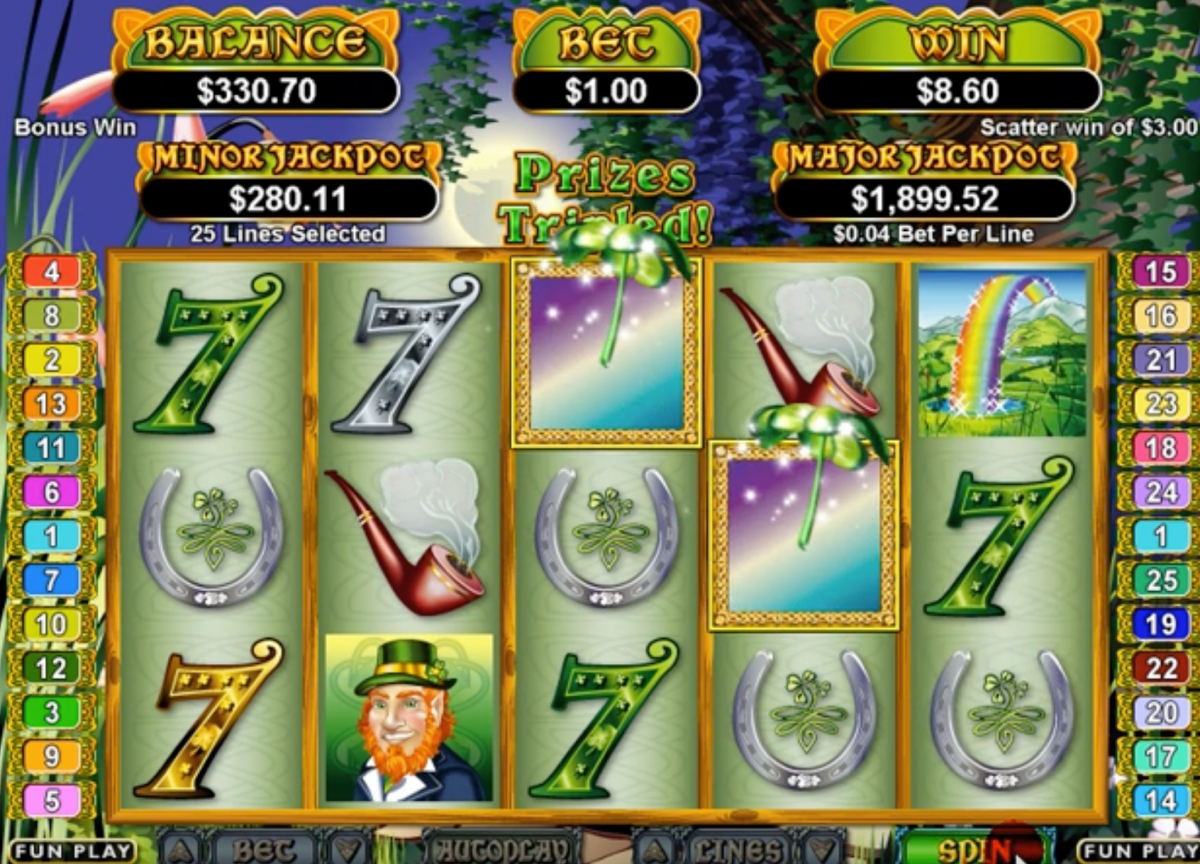Select payline 15 marker
The width and height of the screenshot is (1200, 864).
tap(1160, 272)
